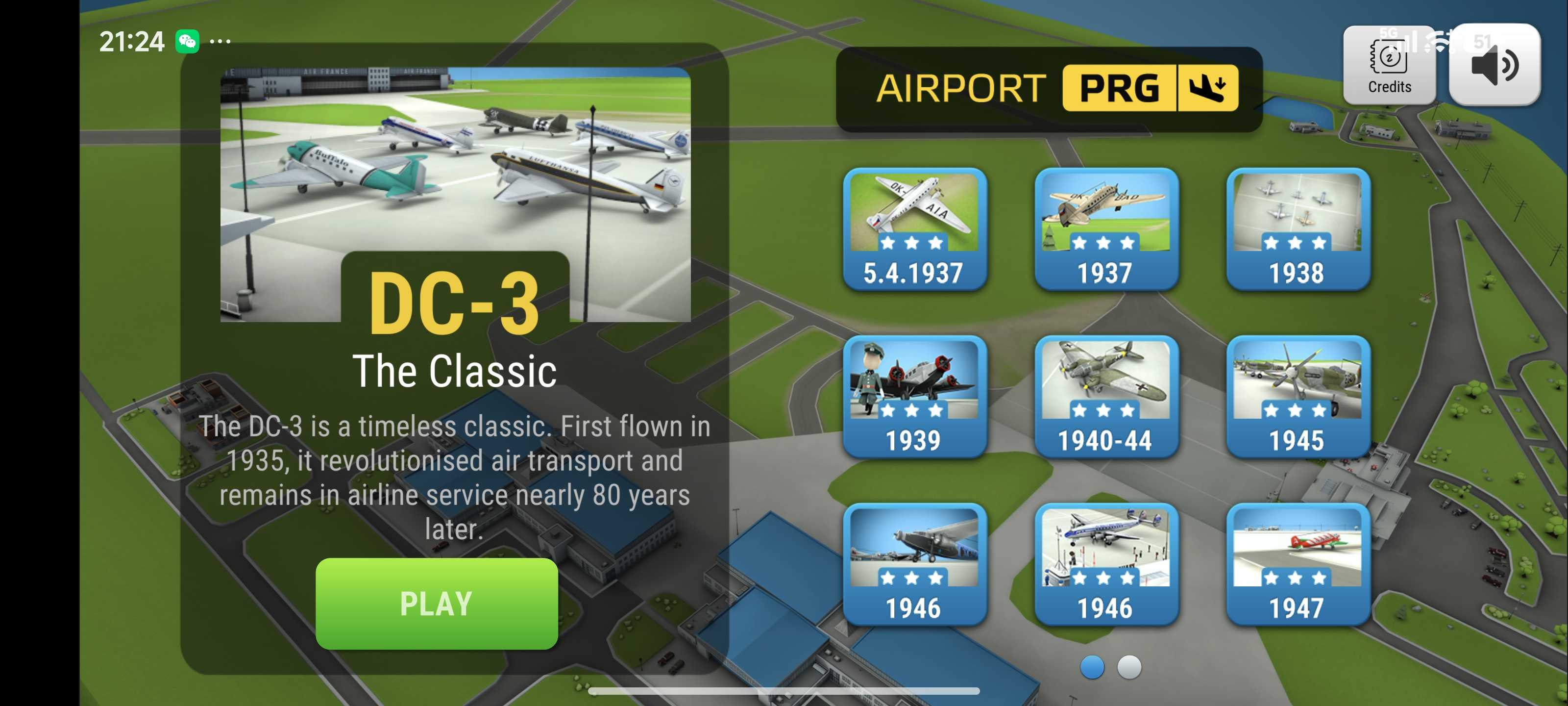This screenshot has width=1568, height=706.
Task: Open the 1938 level tile
Action: (x=1298, y=229)
